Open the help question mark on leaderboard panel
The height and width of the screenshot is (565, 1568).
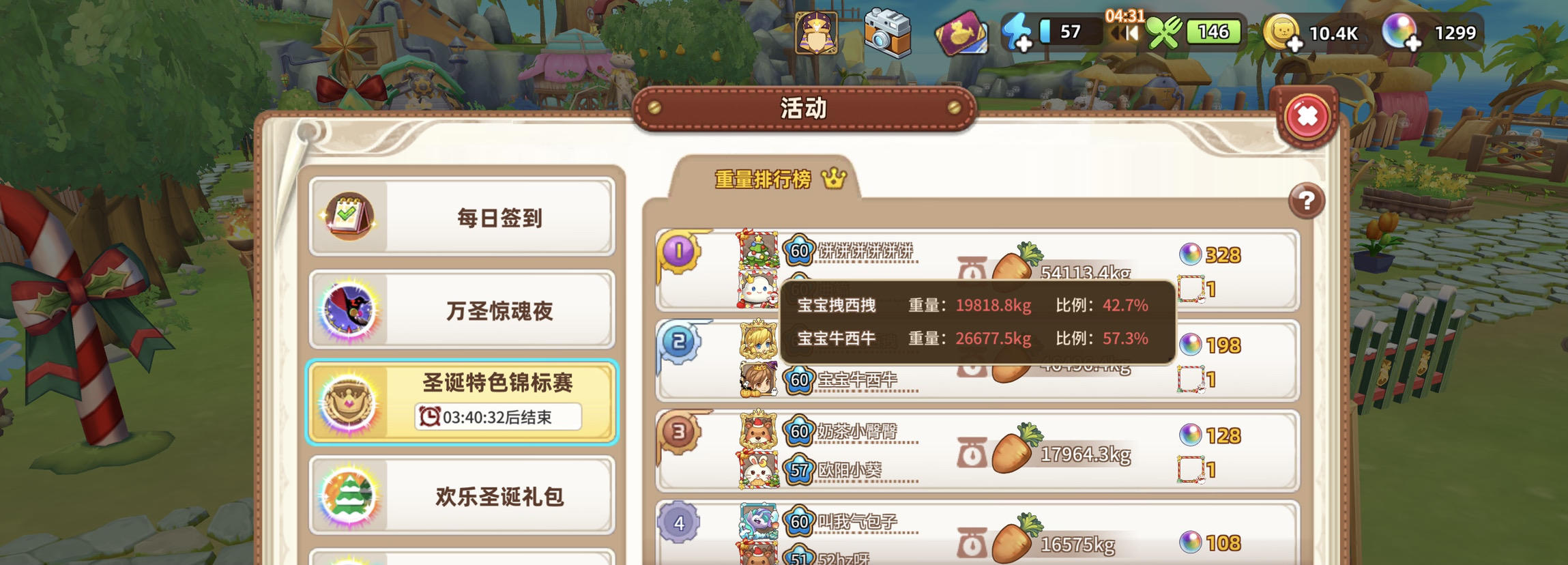1305,200
